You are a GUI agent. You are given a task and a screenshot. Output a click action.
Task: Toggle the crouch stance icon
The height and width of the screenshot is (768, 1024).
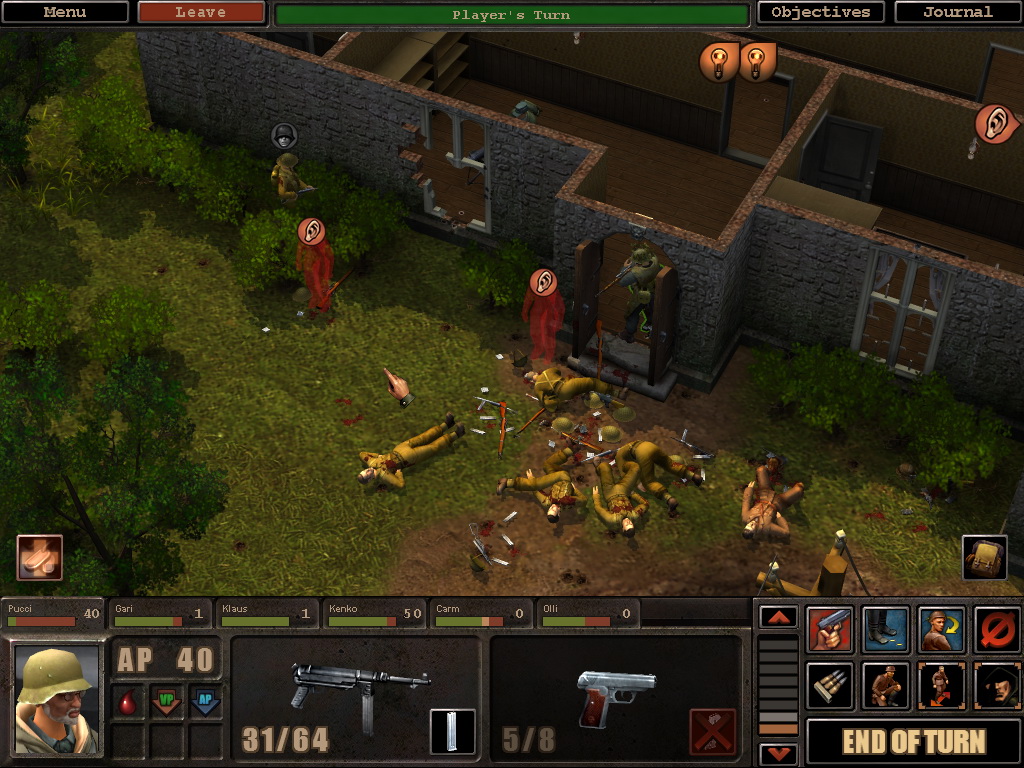(x=886, y=686)
